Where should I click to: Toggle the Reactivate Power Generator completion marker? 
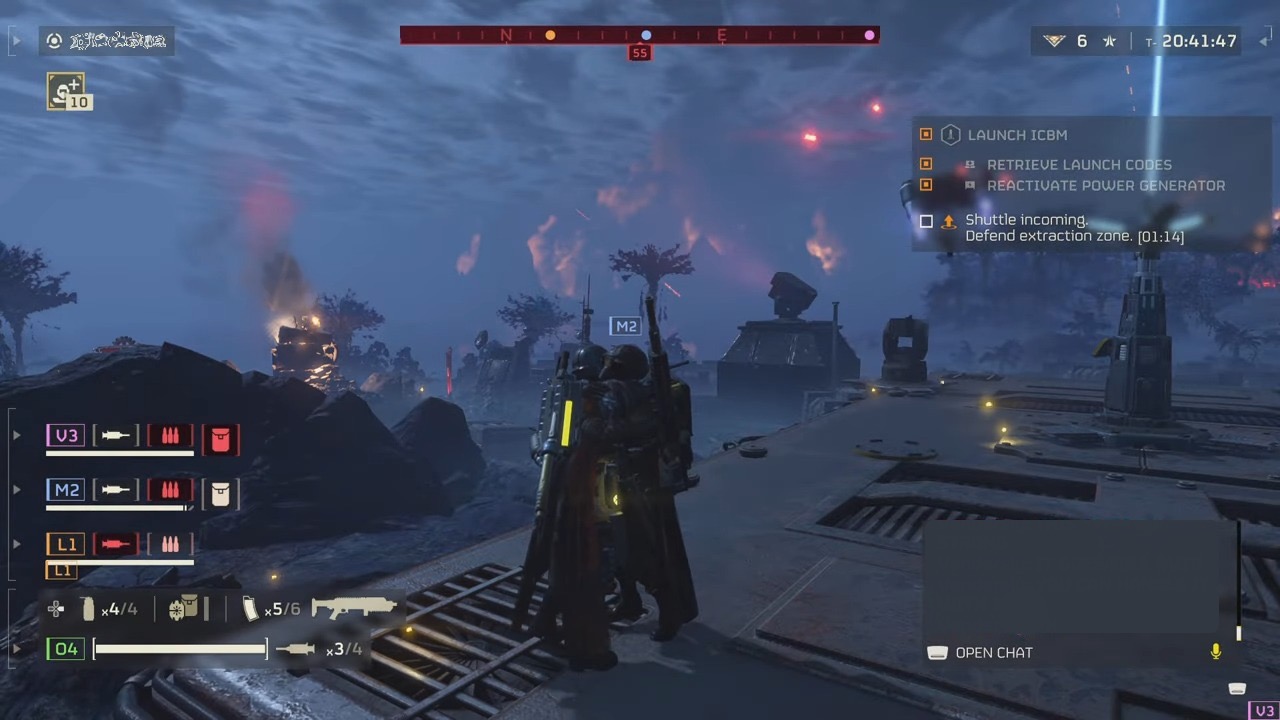925,185
